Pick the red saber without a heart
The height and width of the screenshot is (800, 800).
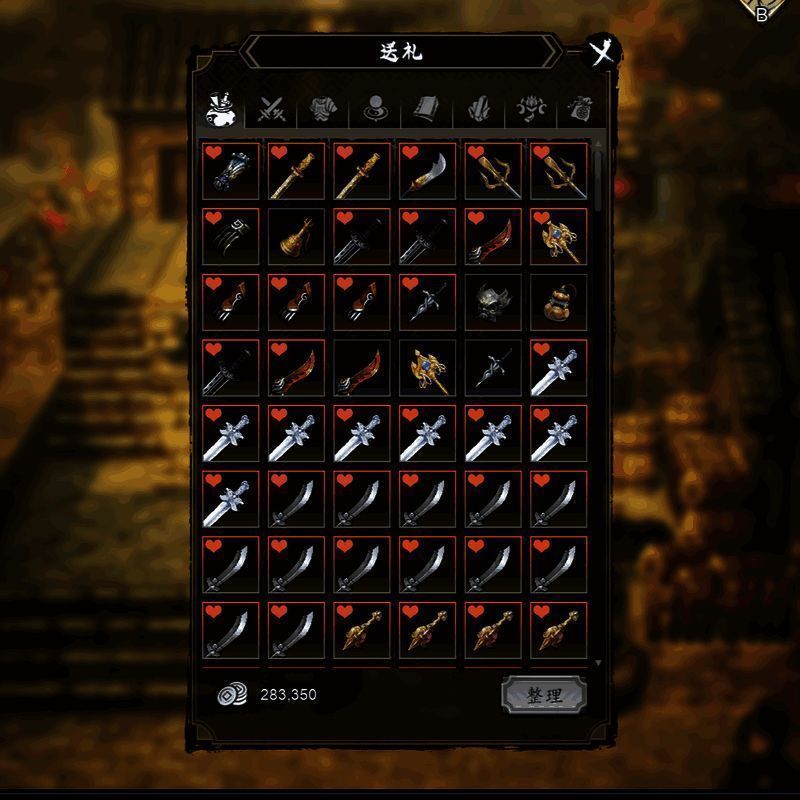click(362, 368)
